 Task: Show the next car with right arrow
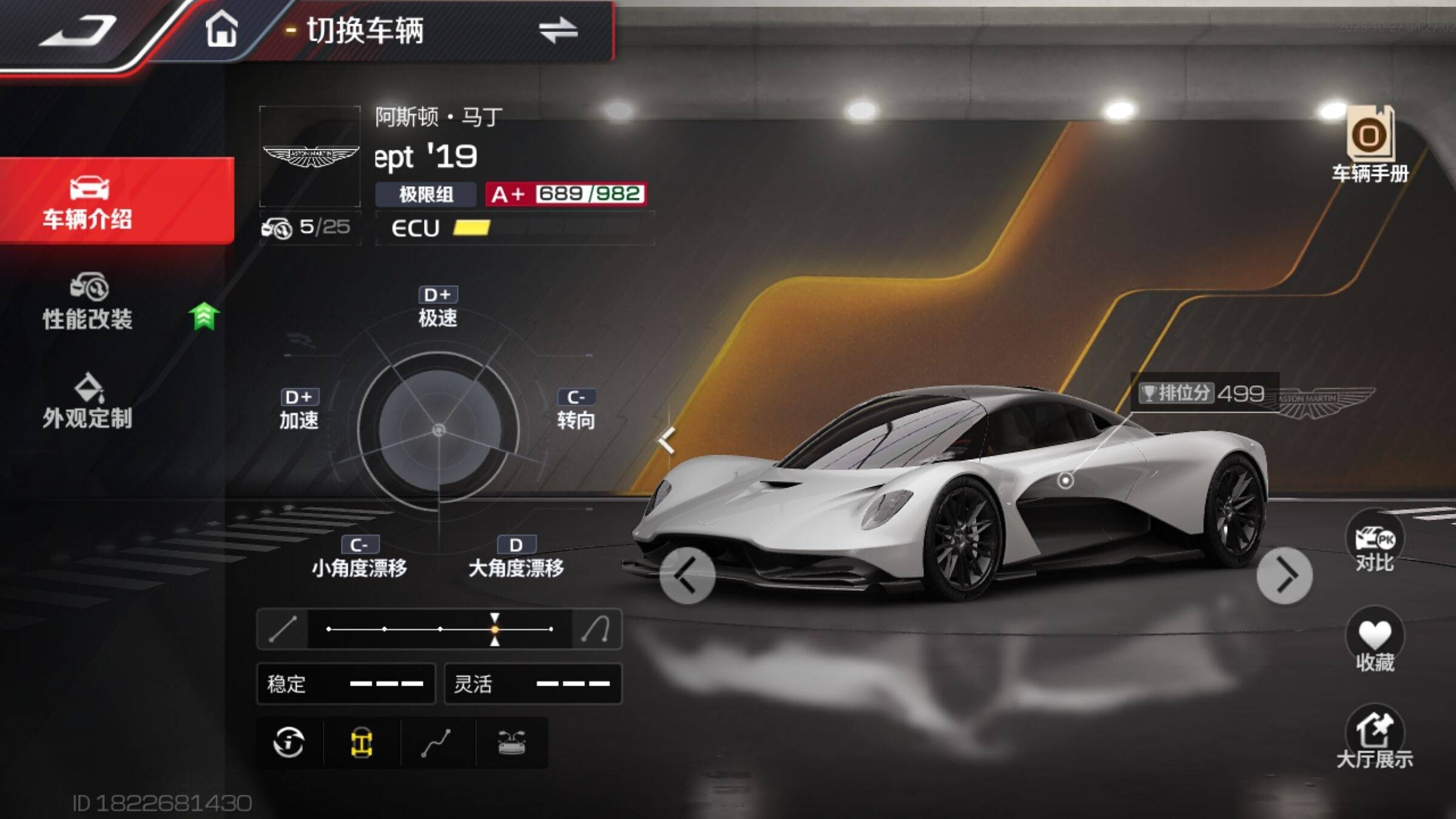[x=1284, y=575]
